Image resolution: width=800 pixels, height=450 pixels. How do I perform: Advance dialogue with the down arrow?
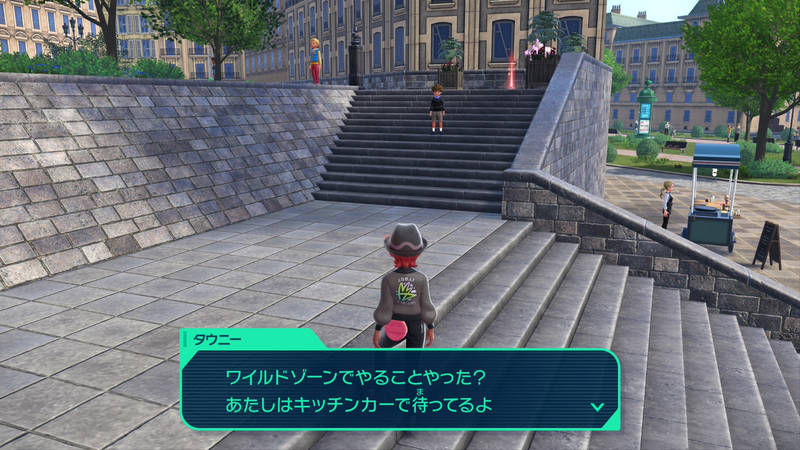point(597,407)
